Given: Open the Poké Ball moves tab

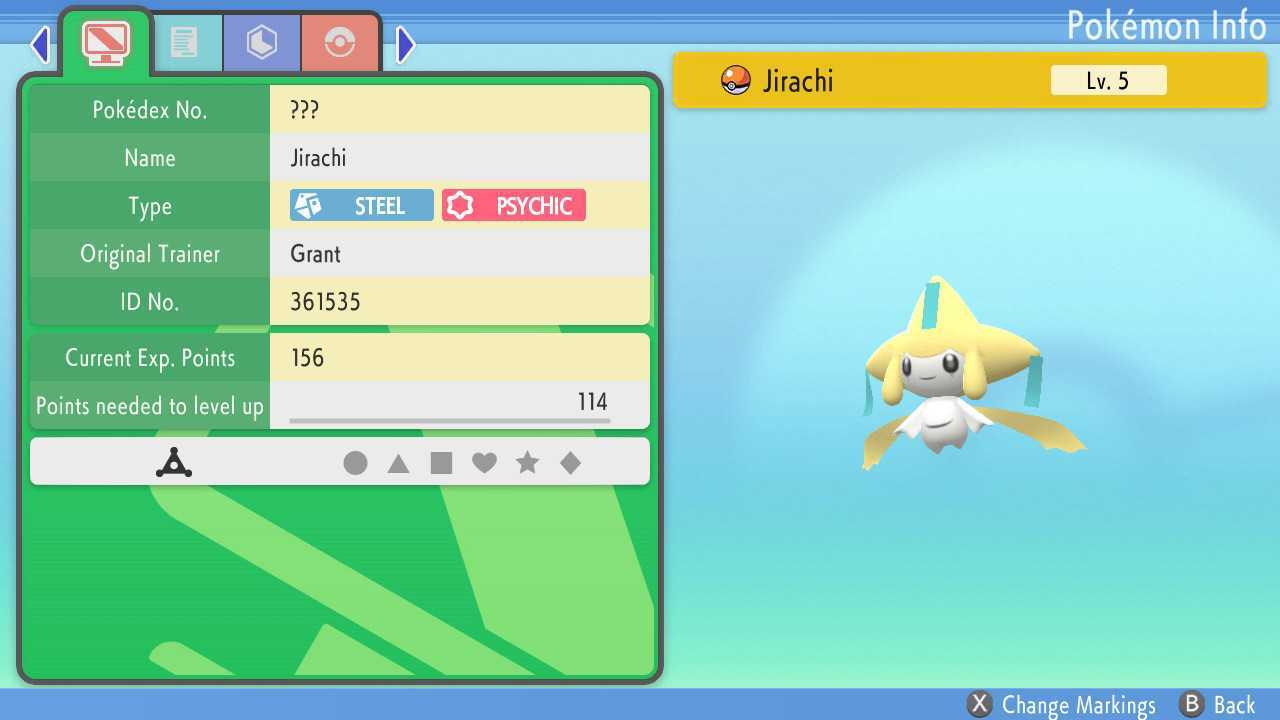Looking at the screenshot, I should 340,42.
